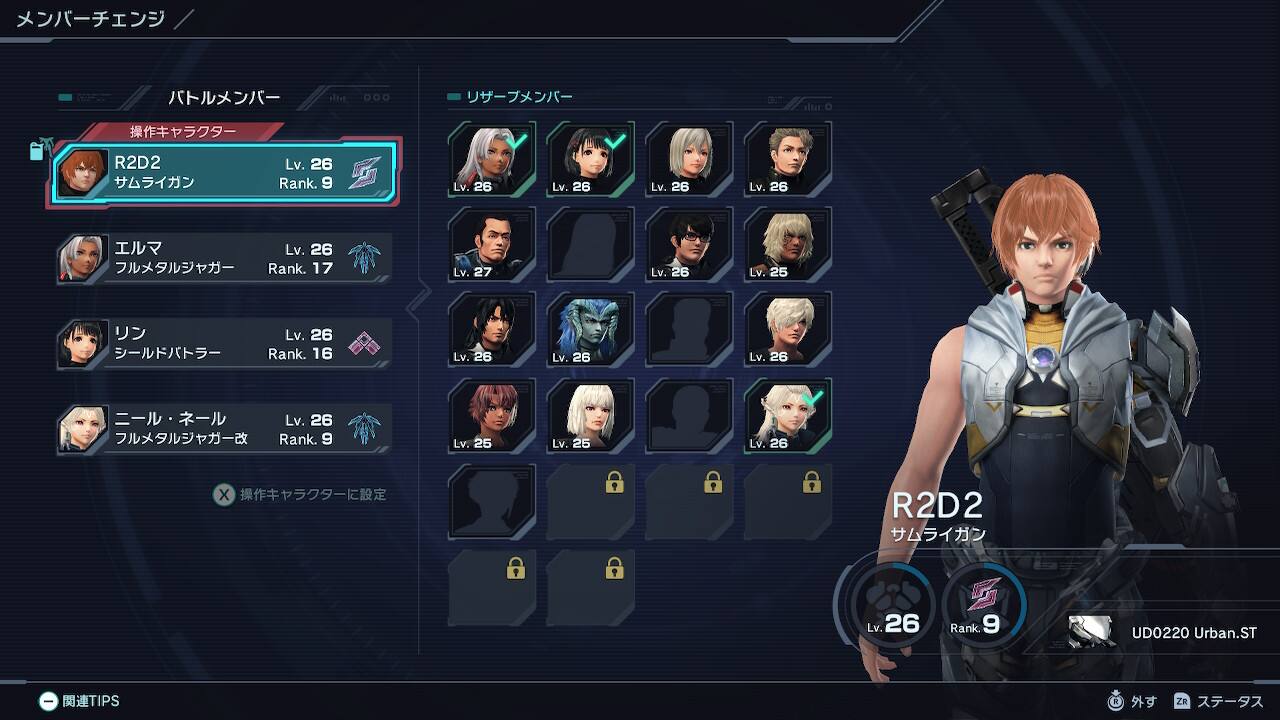The height and width of the screenshot is (720, 1280).
Task: Choose the エルマ battle member row
Action: 225,258
